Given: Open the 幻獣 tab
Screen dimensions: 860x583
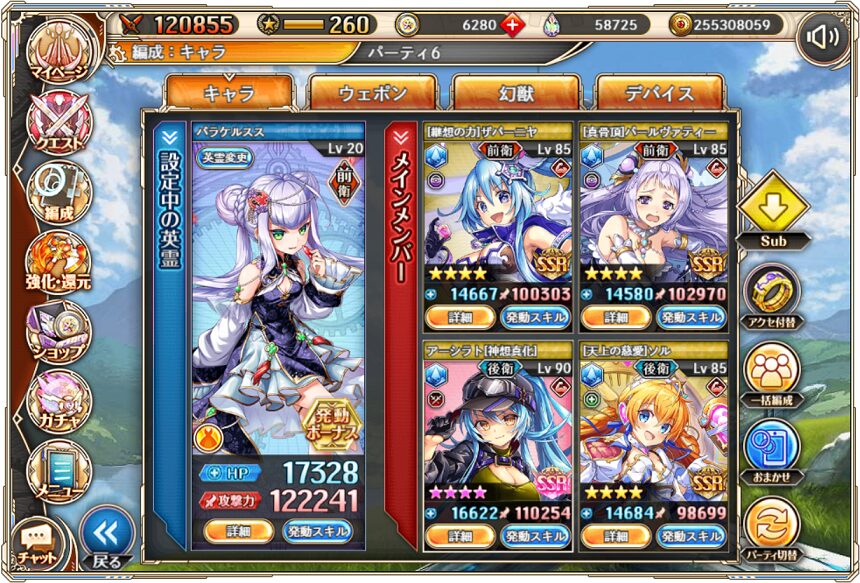Looking at the screenshot, I should (x=516, y=94).
